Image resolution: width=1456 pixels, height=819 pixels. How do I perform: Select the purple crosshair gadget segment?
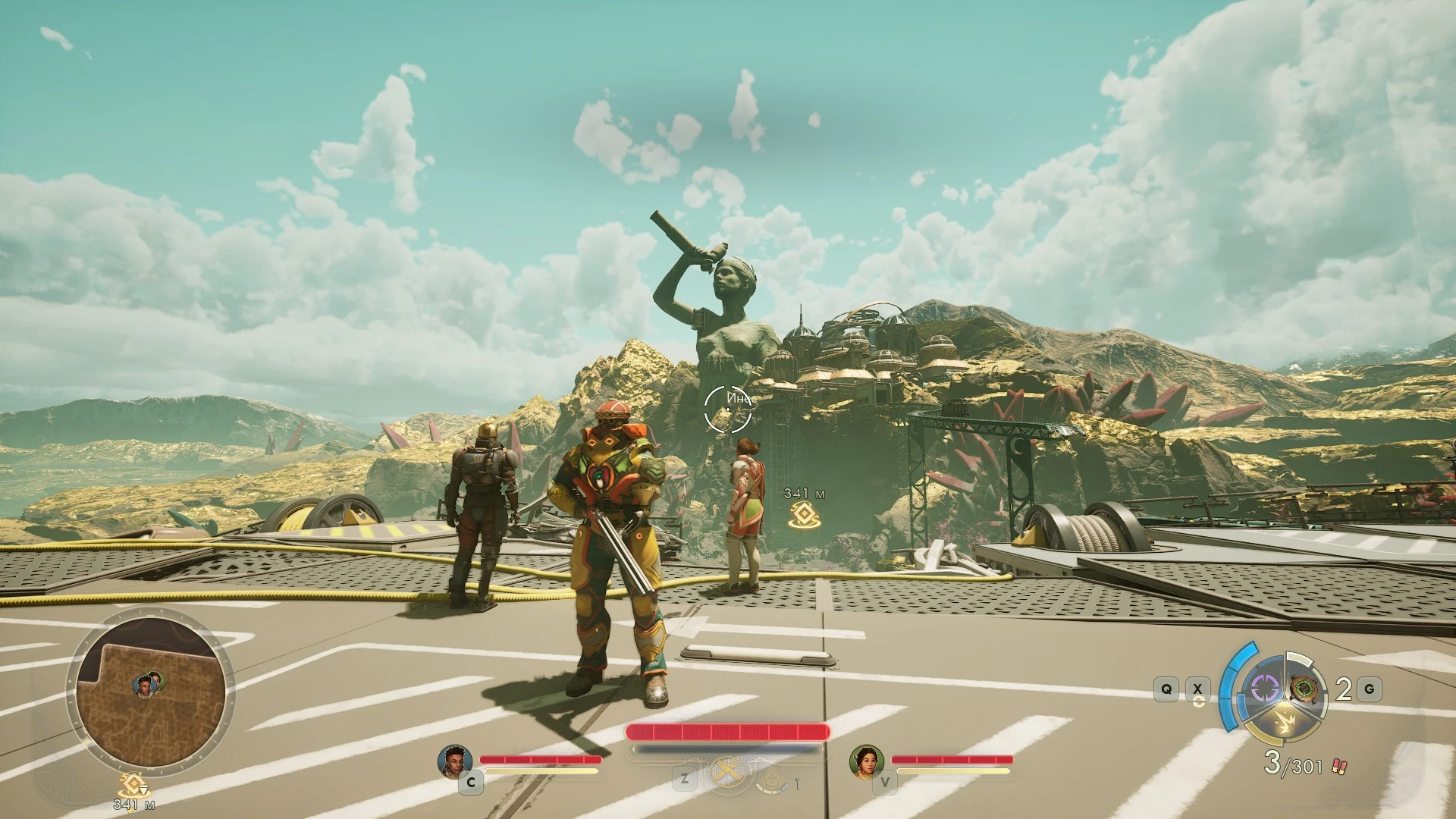click(x=1263, y=689)
